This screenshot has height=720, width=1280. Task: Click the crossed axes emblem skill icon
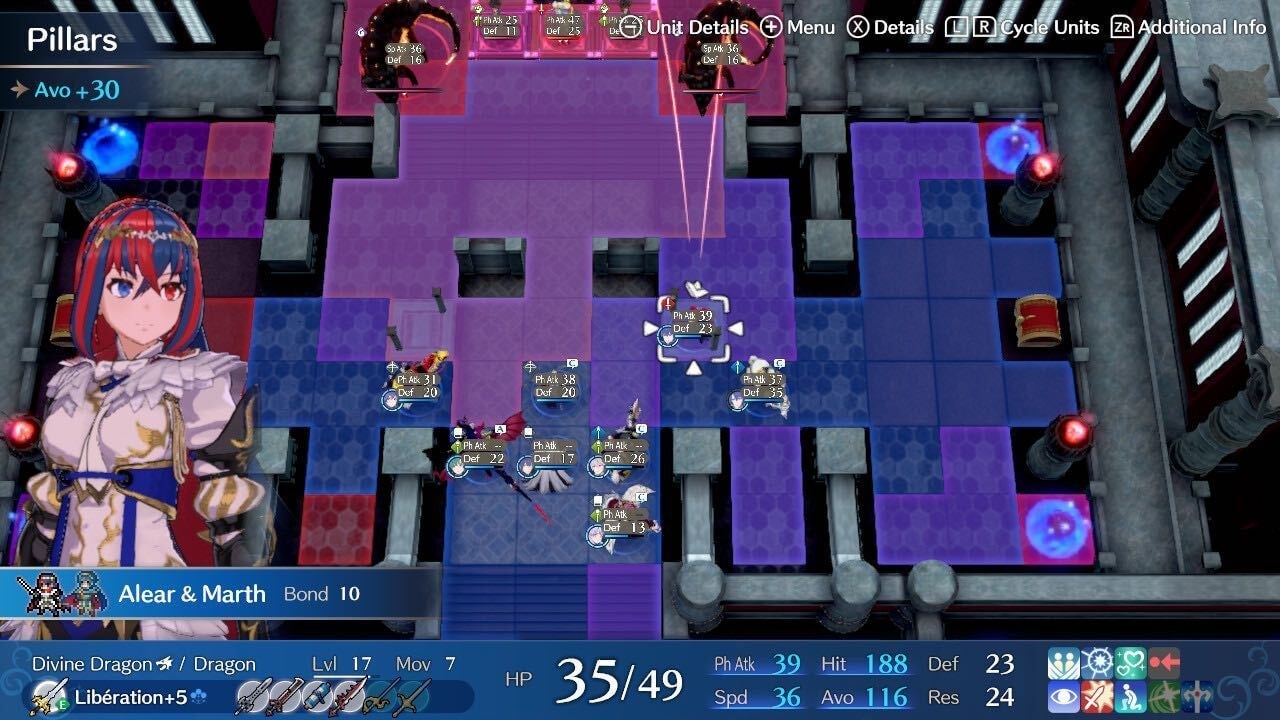pos(1196,695)
